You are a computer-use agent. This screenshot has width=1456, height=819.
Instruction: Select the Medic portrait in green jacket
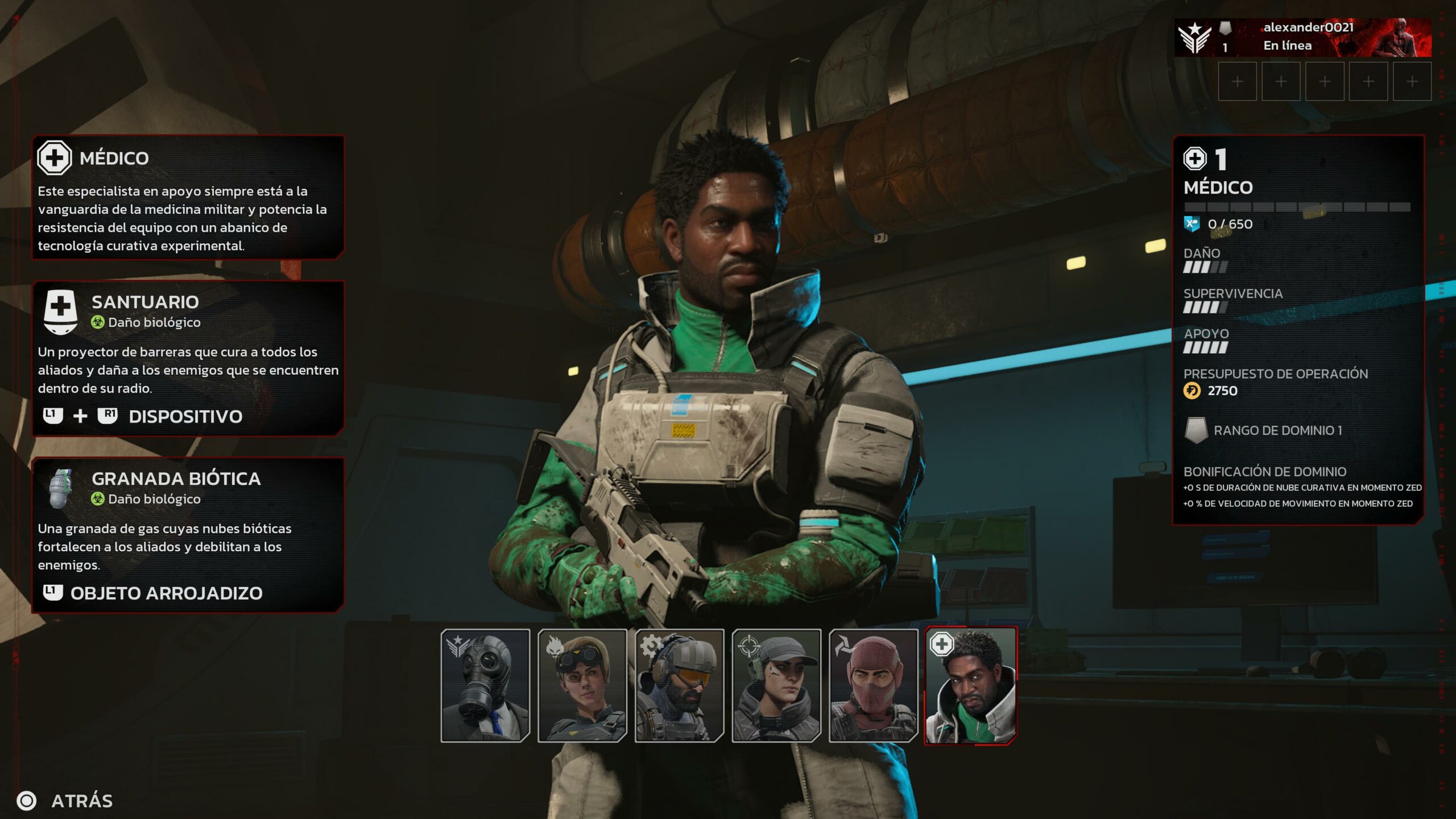click(970, 685)
